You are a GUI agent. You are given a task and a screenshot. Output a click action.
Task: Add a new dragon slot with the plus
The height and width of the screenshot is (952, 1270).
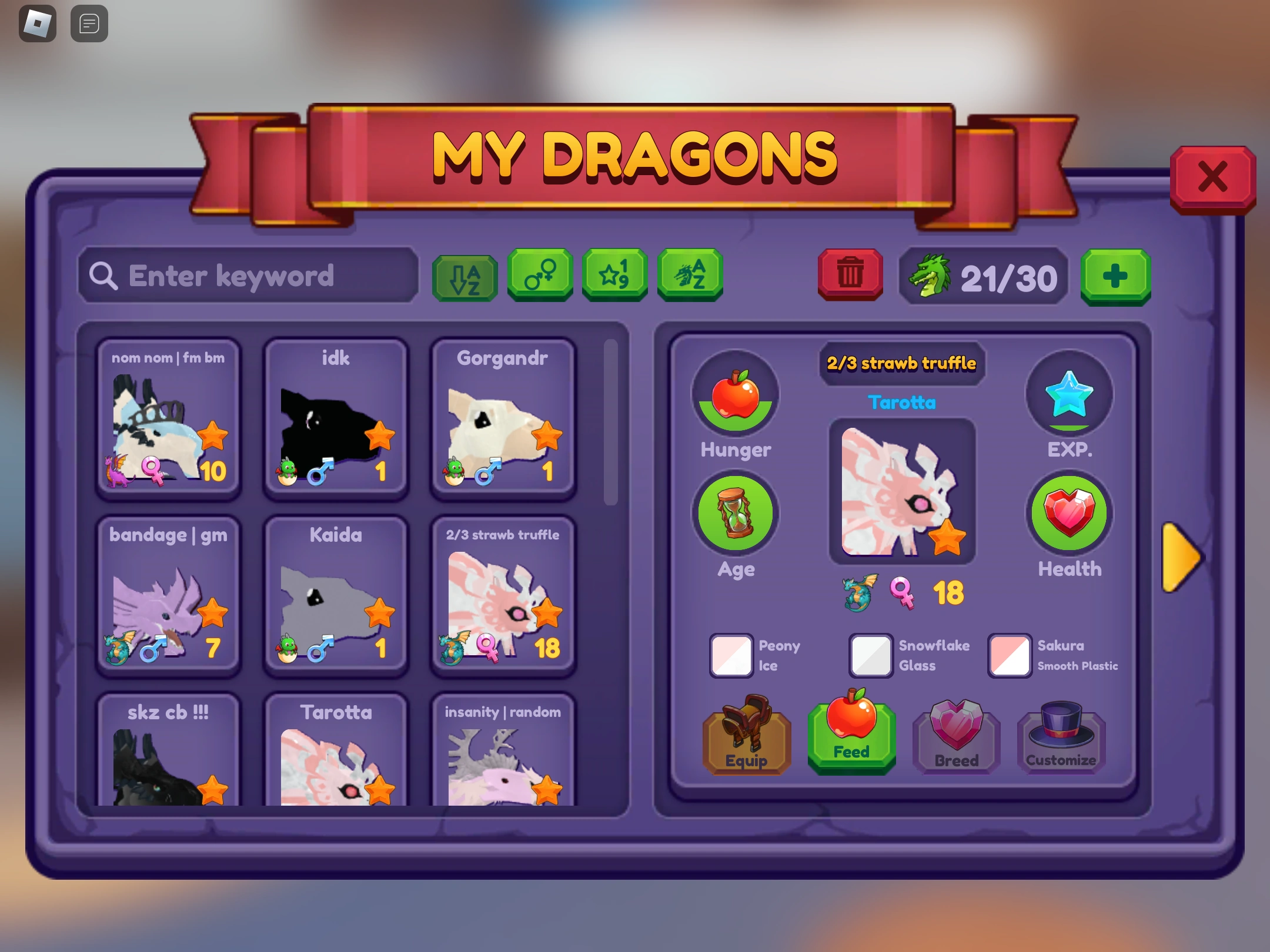(x=1115, y=276)
